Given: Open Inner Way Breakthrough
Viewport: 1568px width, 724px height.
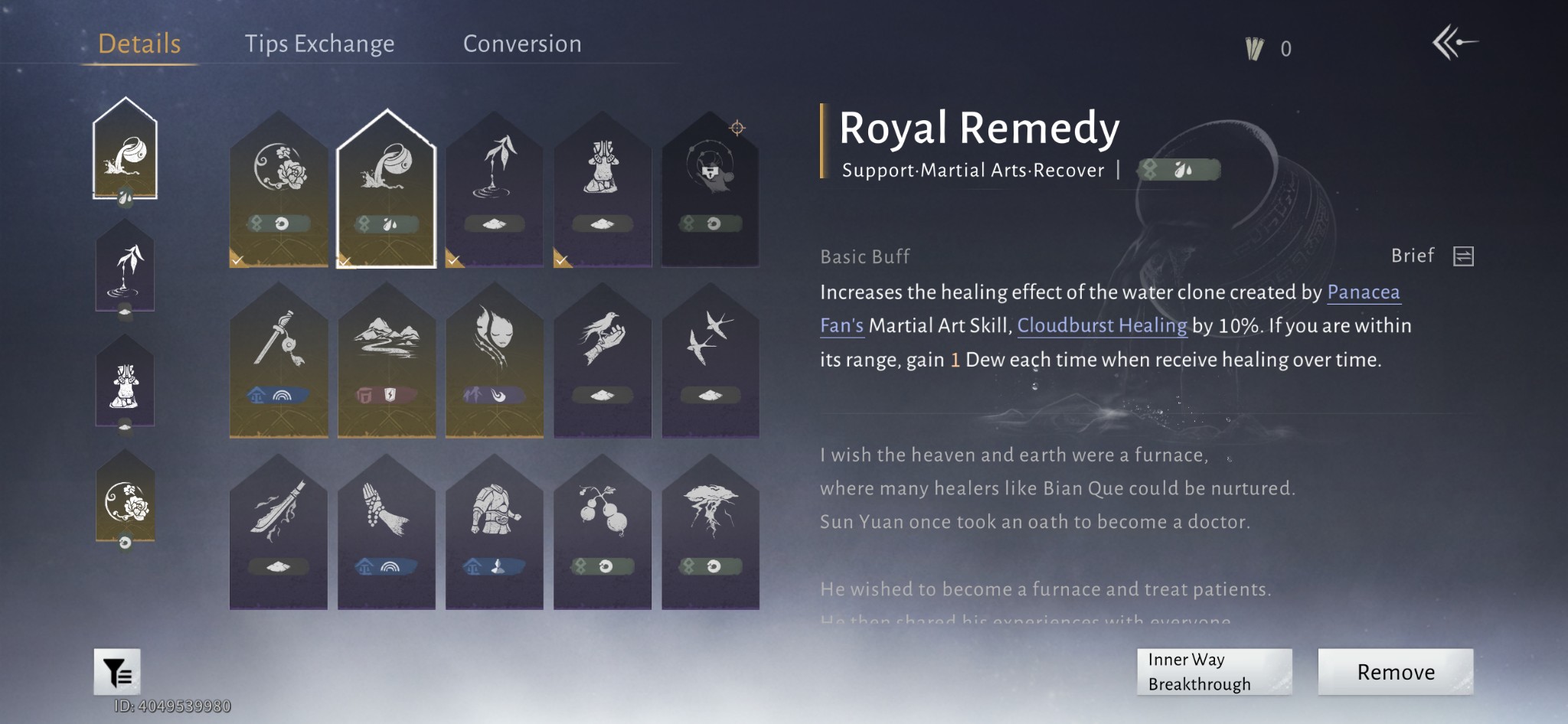Looking at the screenshot, I should (1214, 672).
